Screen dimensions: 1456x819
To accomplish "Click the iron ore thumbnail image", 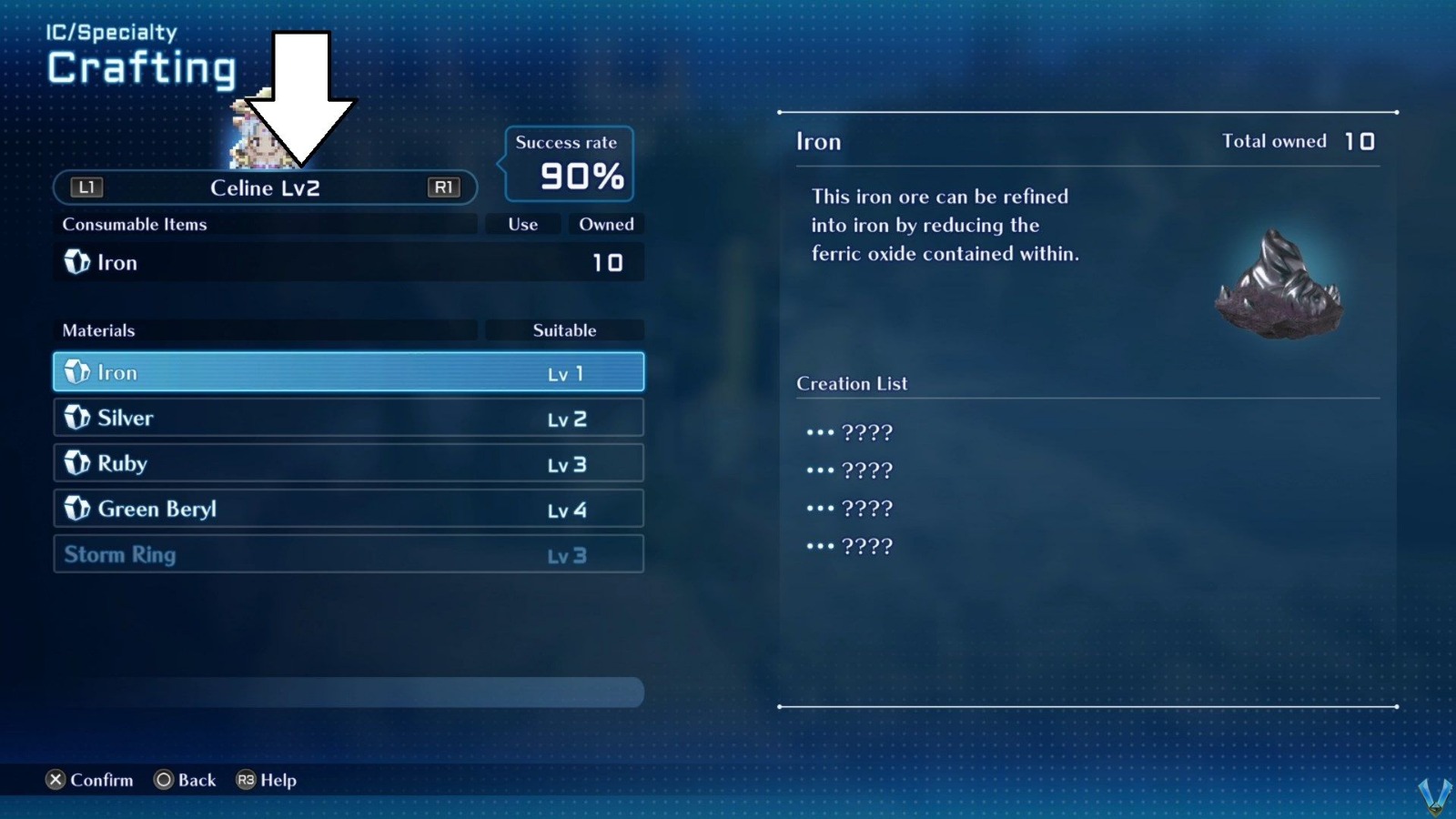I will [x=1278, y=287].
